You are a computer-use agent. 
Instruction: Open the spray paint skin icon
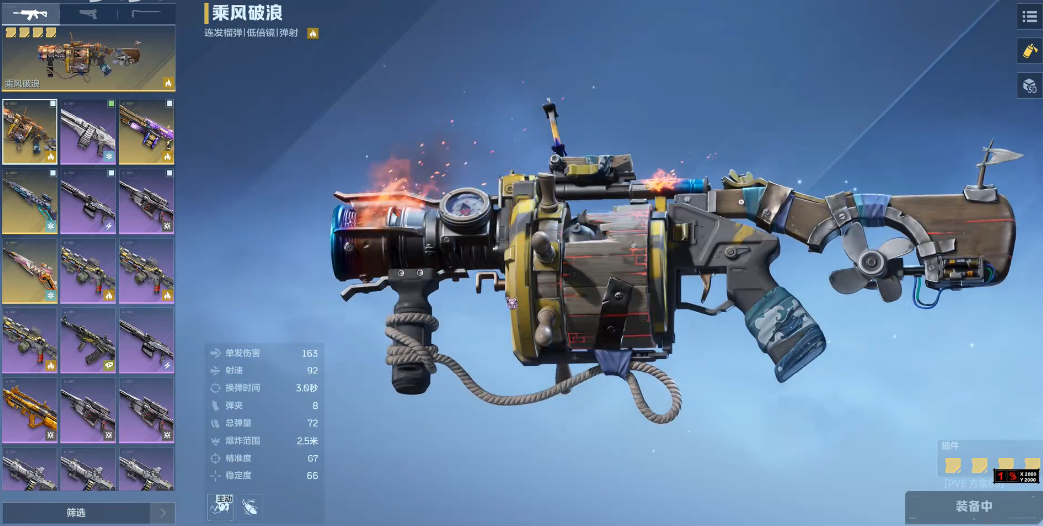1029,51
